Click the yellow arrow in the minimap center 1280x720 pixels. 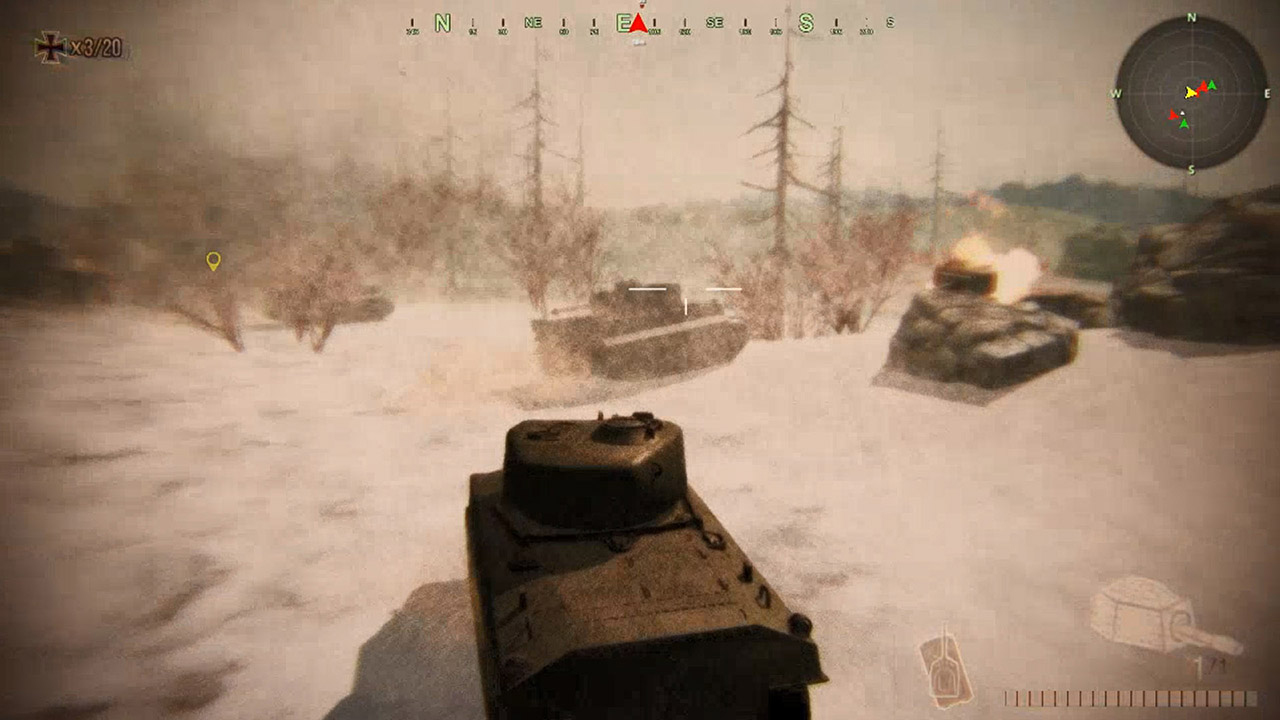(1191, 93)
